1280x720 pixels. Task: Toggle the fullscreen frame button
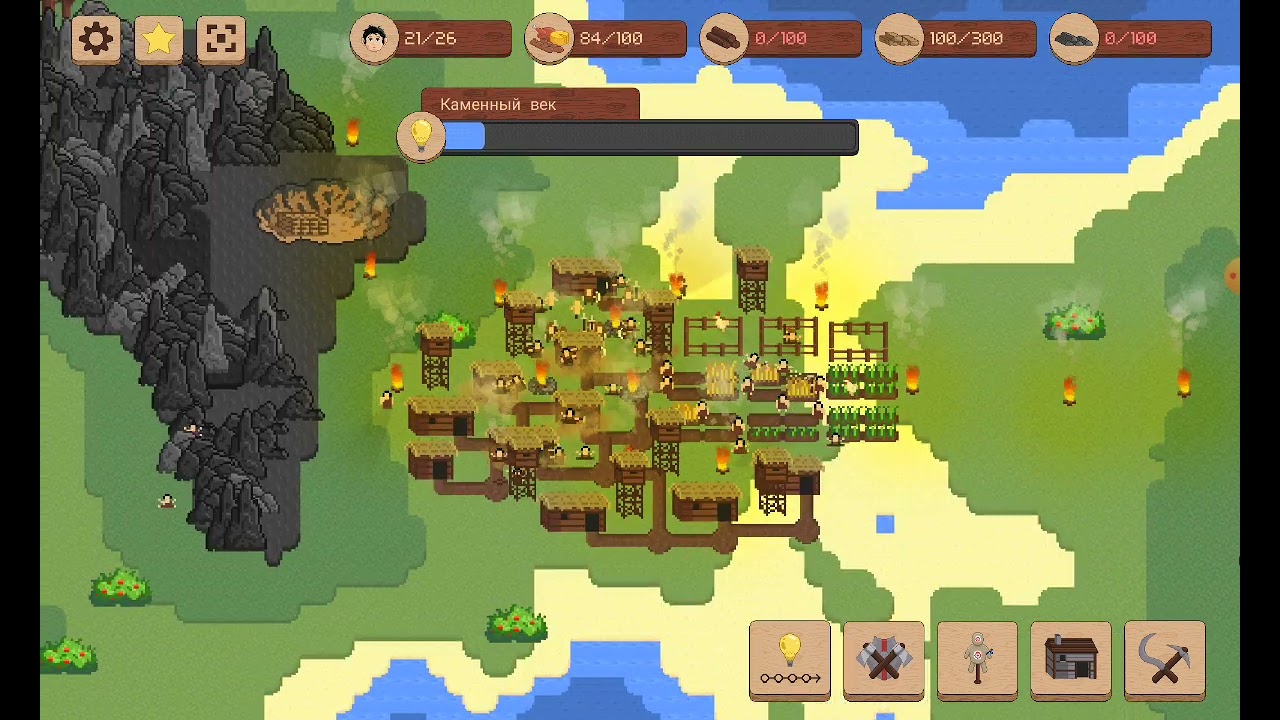(x=221, y=40)
